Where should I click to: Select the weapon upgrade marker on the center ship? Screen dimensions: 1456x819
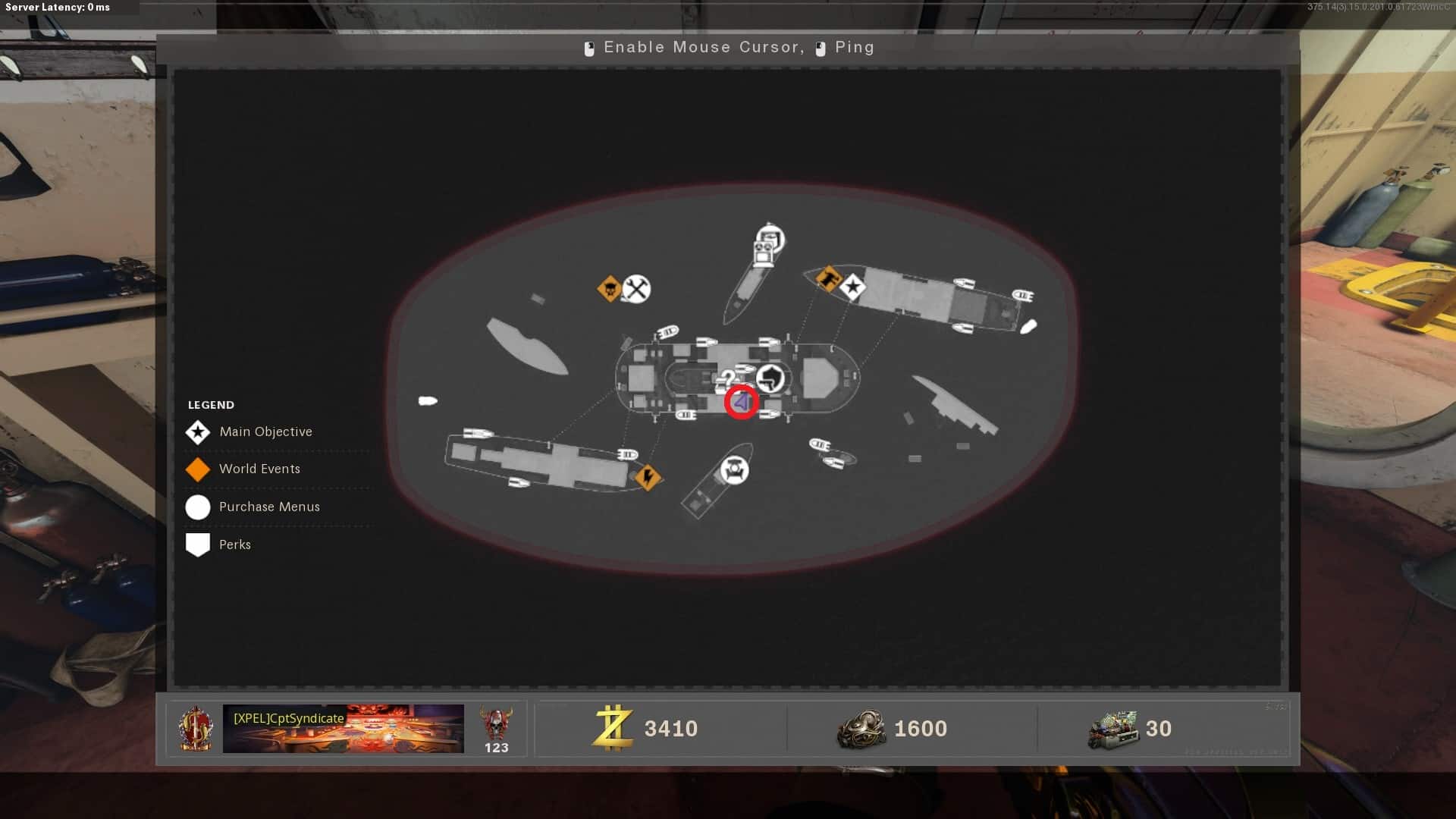coord(770,378)
